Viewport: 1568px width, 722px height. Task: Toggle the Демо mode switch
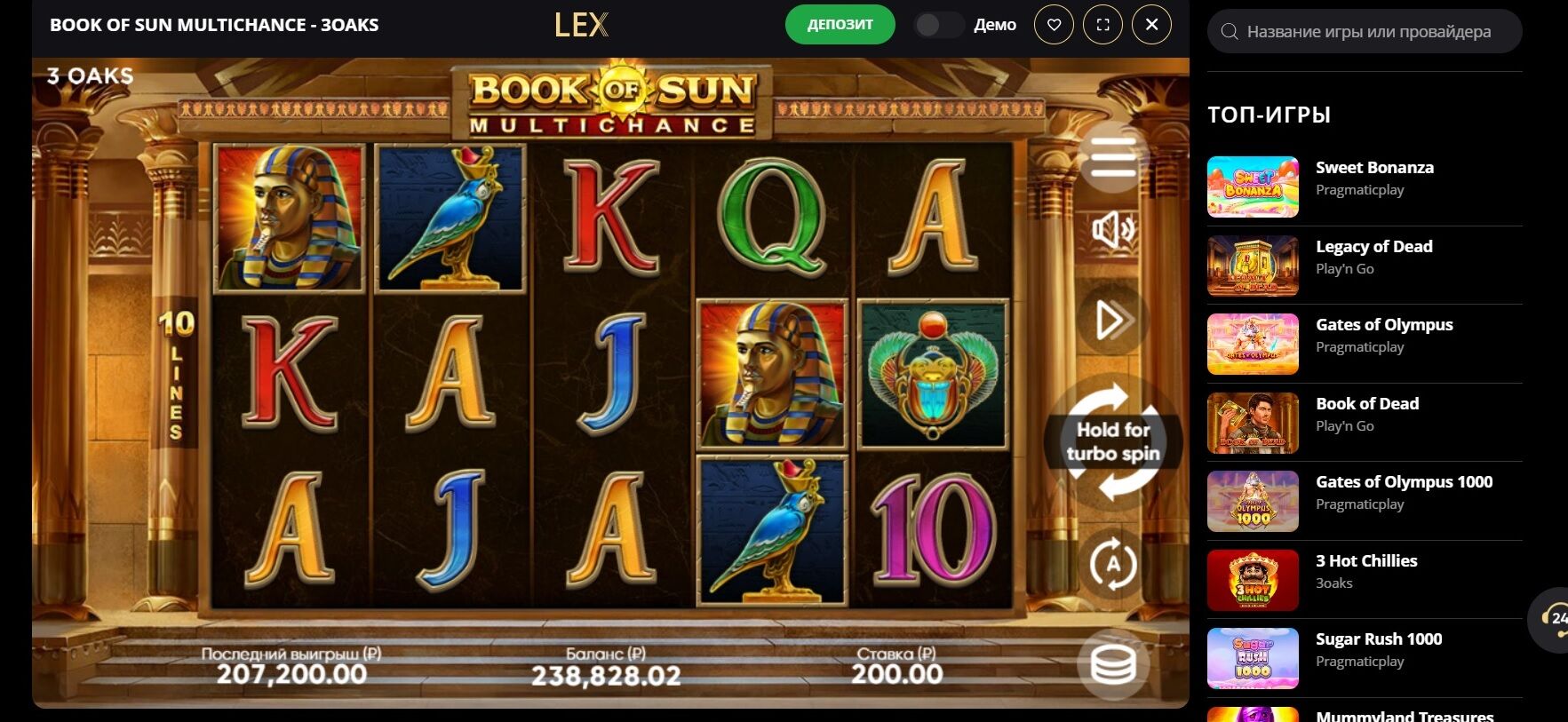938,25
